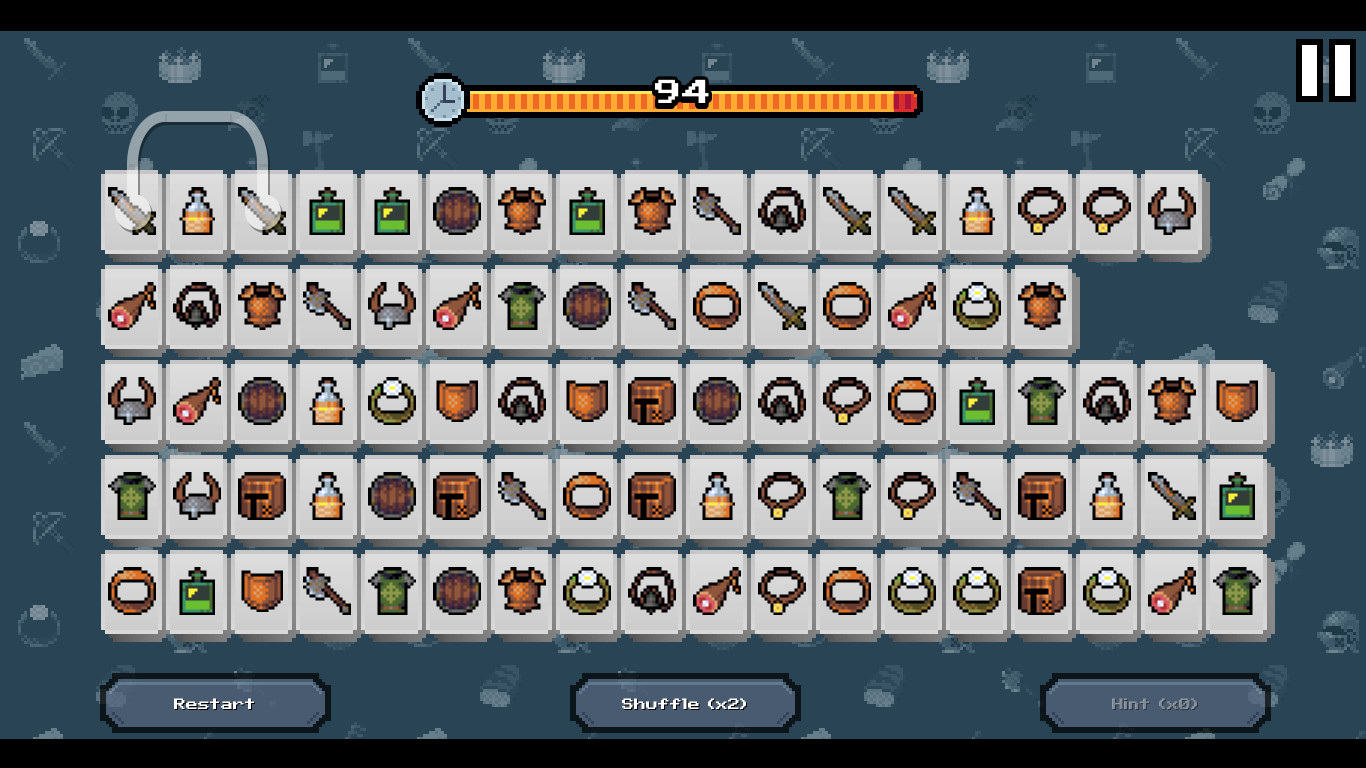Select the sword tile in the top-left corner
The image size is (1366, 768).
click(x=131, y=213)
